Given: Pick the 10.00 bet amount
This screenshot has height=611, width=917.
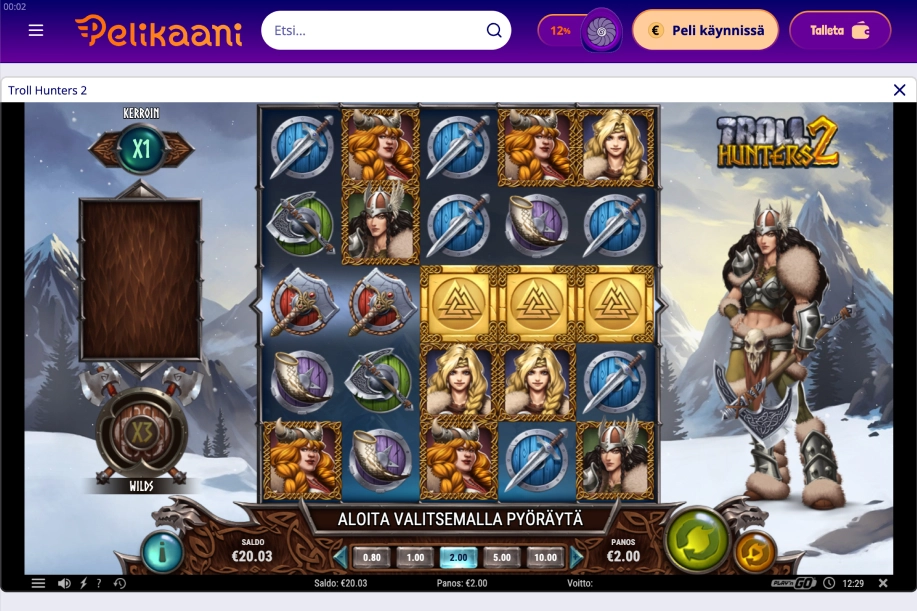Looking at the screenshot, I should [x=545, y=558].
